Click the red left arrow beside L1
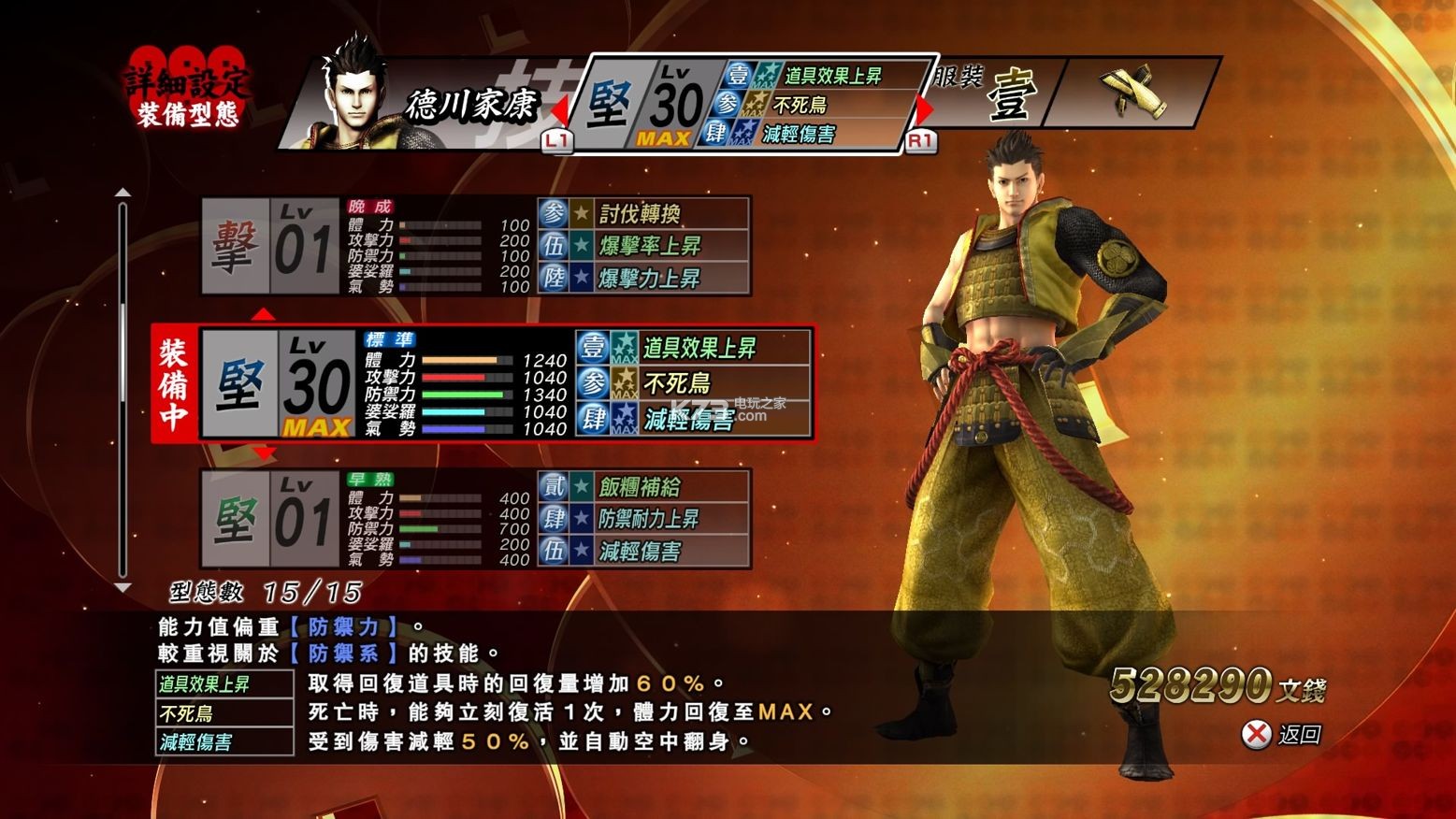Image resolution: width=1456 pixels, height=819 pixels. (559, 110)
